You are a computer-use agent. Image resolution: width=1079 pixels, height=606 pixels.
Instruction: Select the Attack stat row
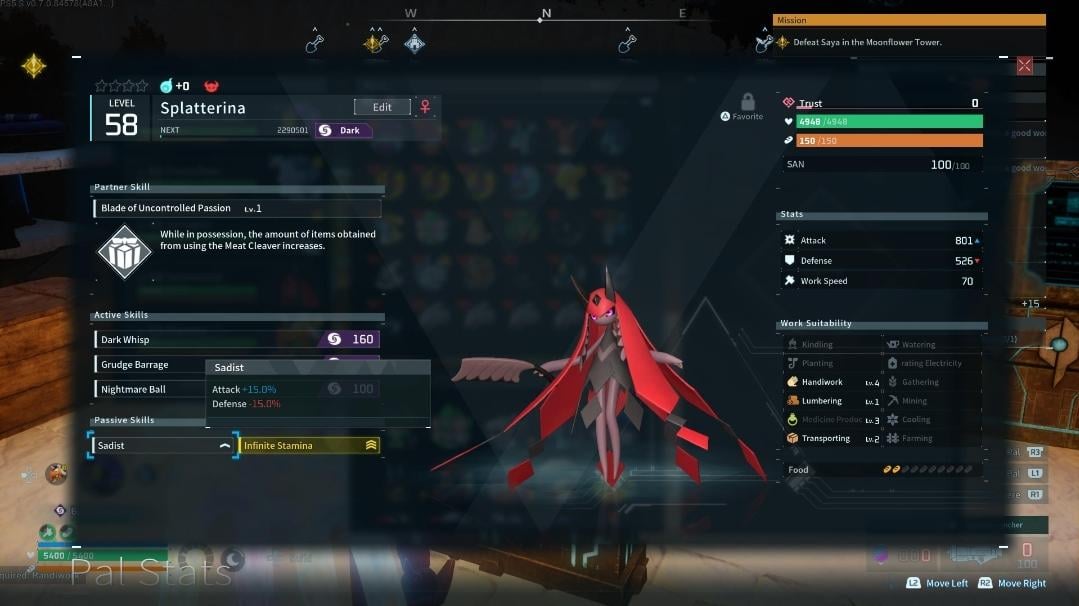[x=881, y=241]
